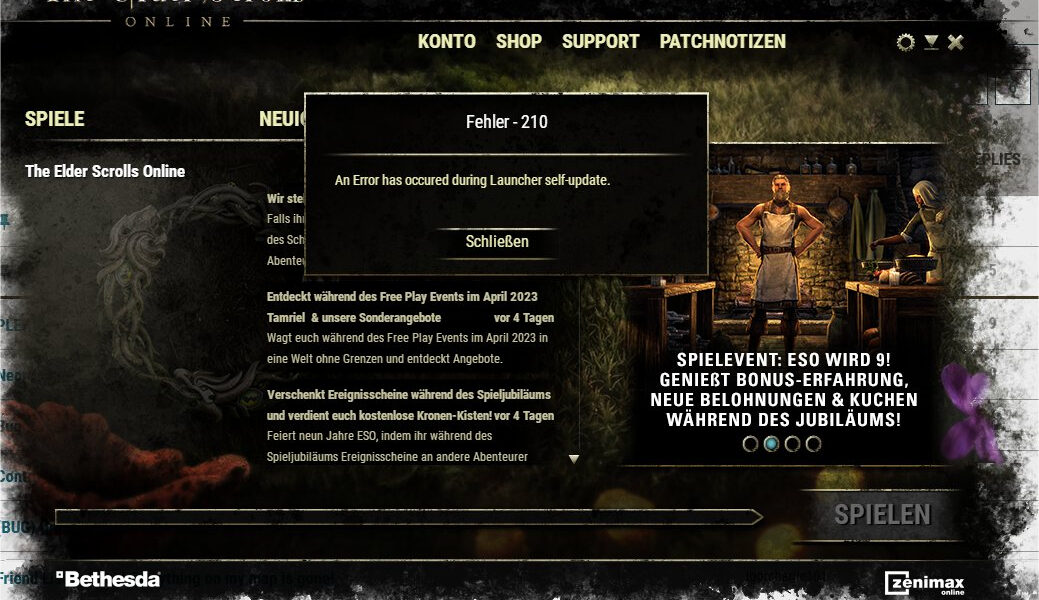Open the KONTO menu
Image resolution: width=1039 pixels, height=600 pixels.
446,42
